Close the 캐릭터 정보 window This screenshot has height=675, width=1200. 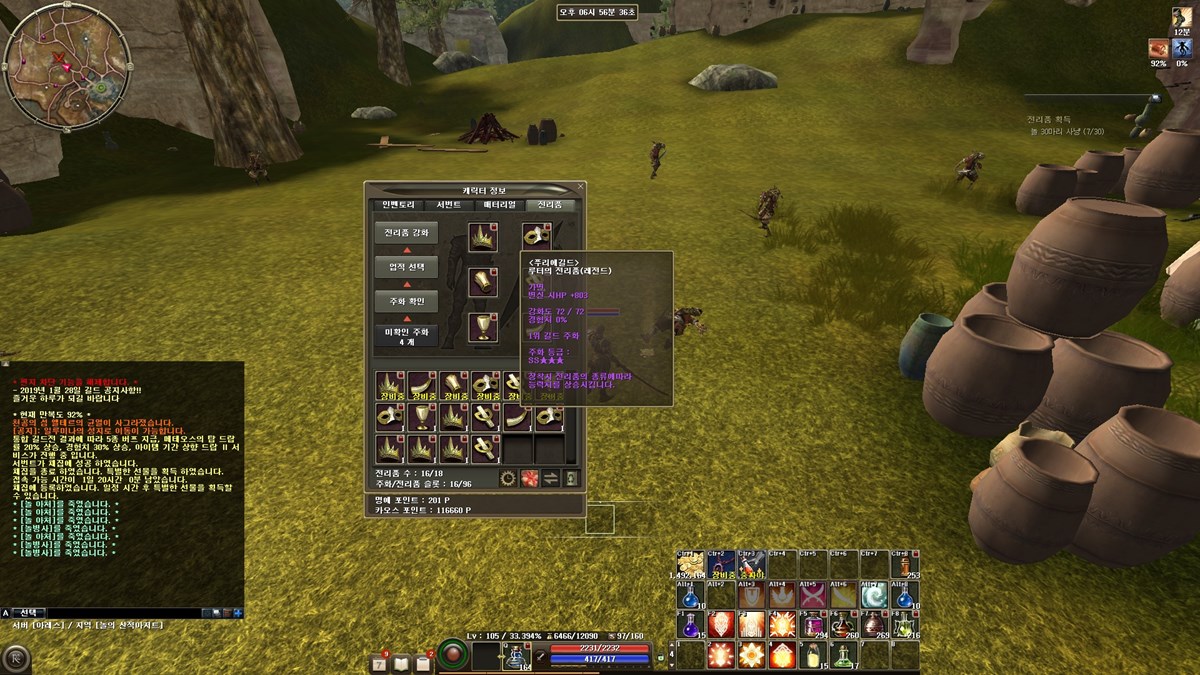pos(581,187)
